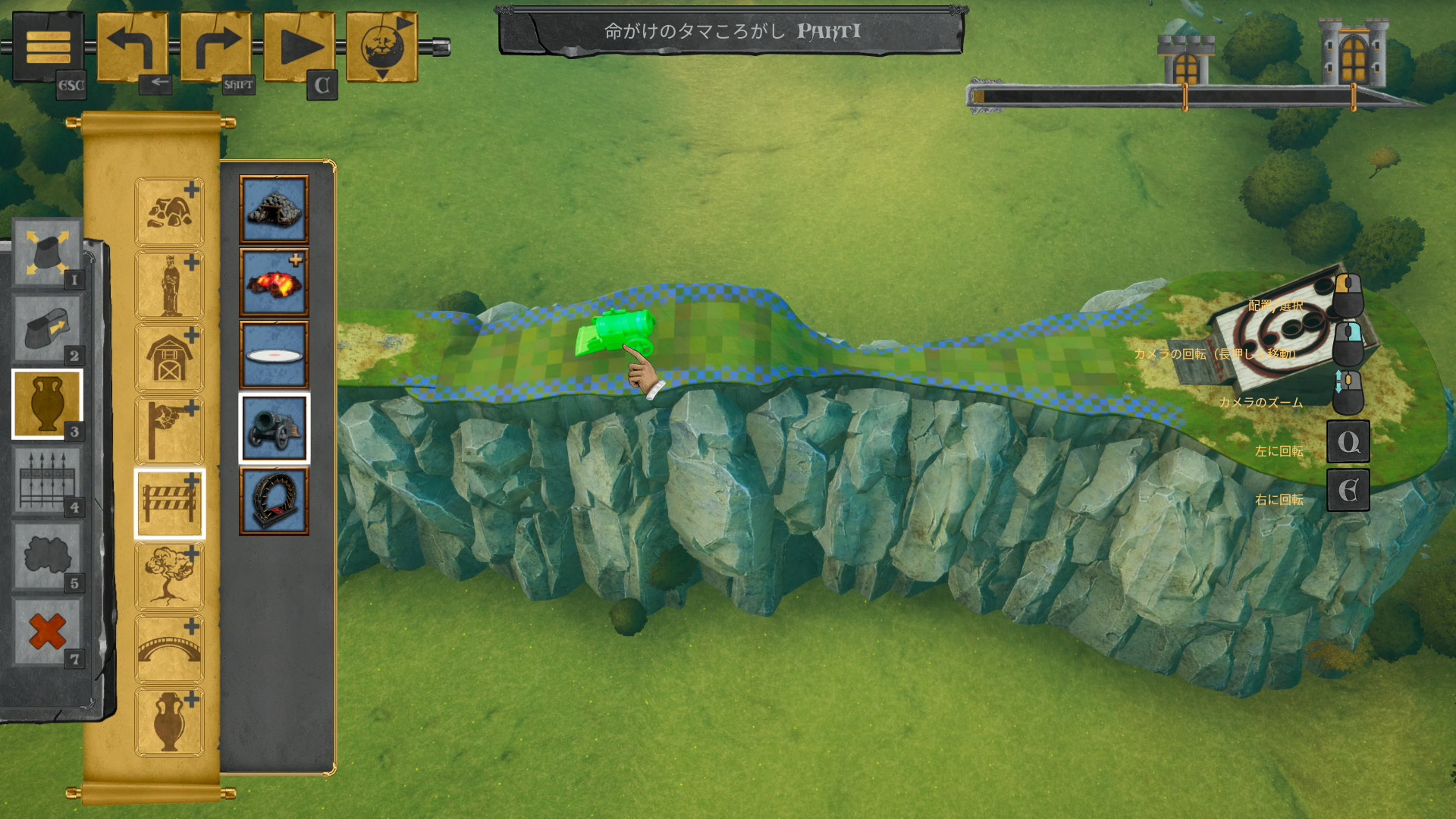Select the terrain move arrow tool
Image resolution: width=1456 pixels, height=819 pixels.
click(x=47, y=328)
